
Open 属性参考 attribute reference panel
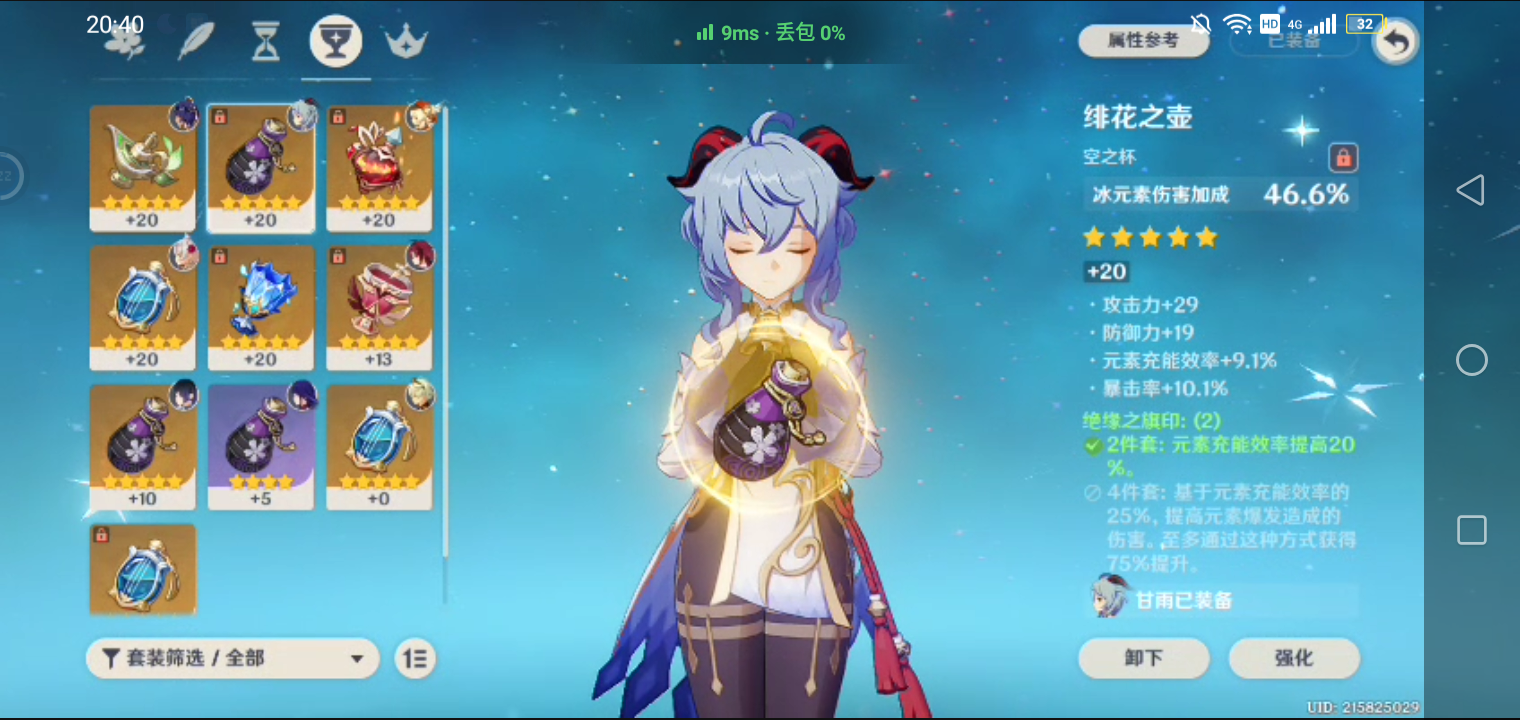(1143, 40)
